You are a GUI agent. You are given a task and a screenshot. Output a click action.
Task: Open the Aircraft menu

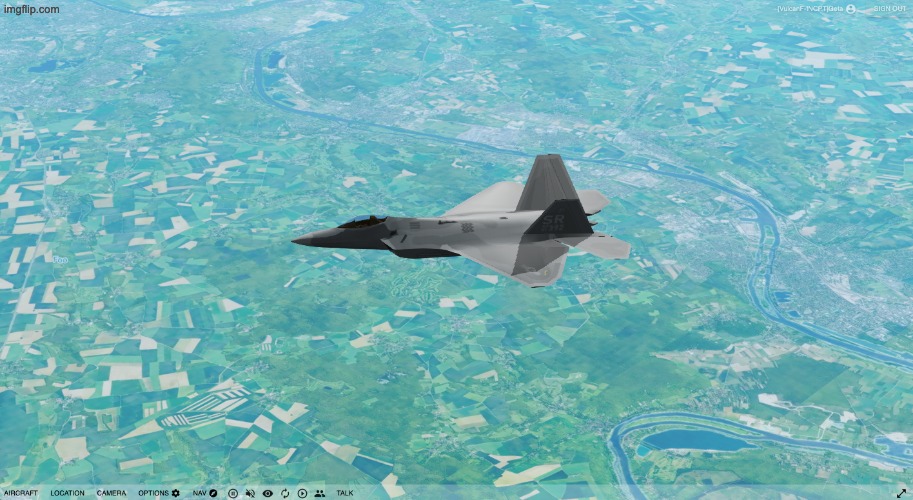[x=20, y=493]
